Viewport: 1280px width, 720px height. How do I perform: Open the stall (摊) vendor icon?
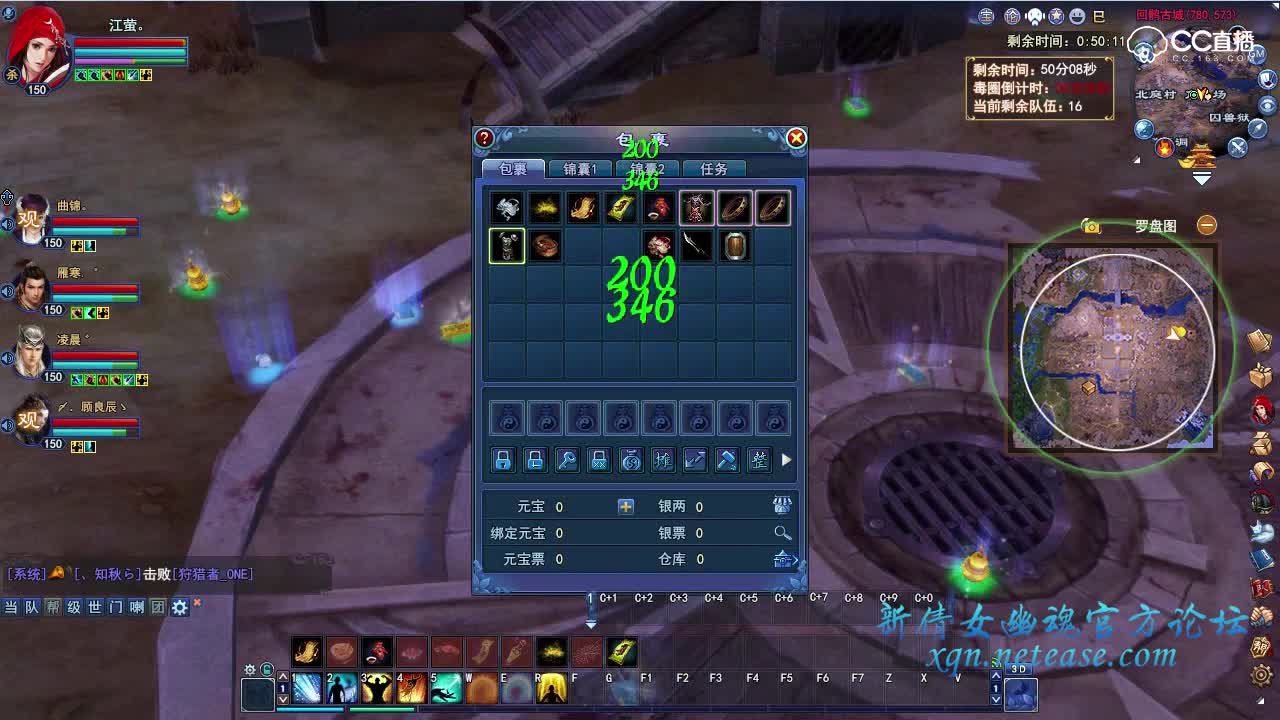tap(662, 460)
